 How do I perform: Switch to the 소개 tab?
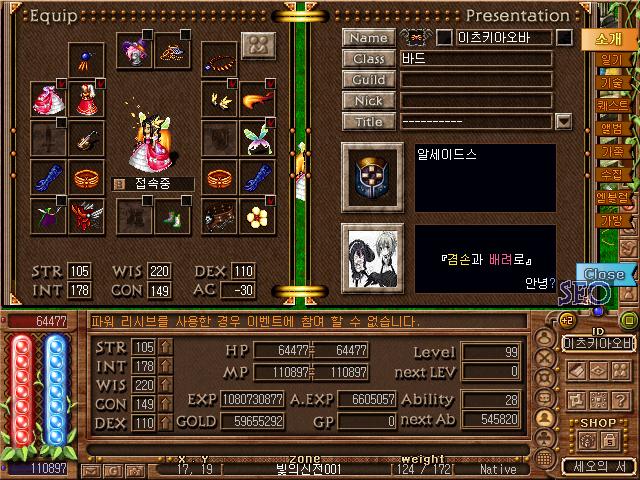[609, 39]
